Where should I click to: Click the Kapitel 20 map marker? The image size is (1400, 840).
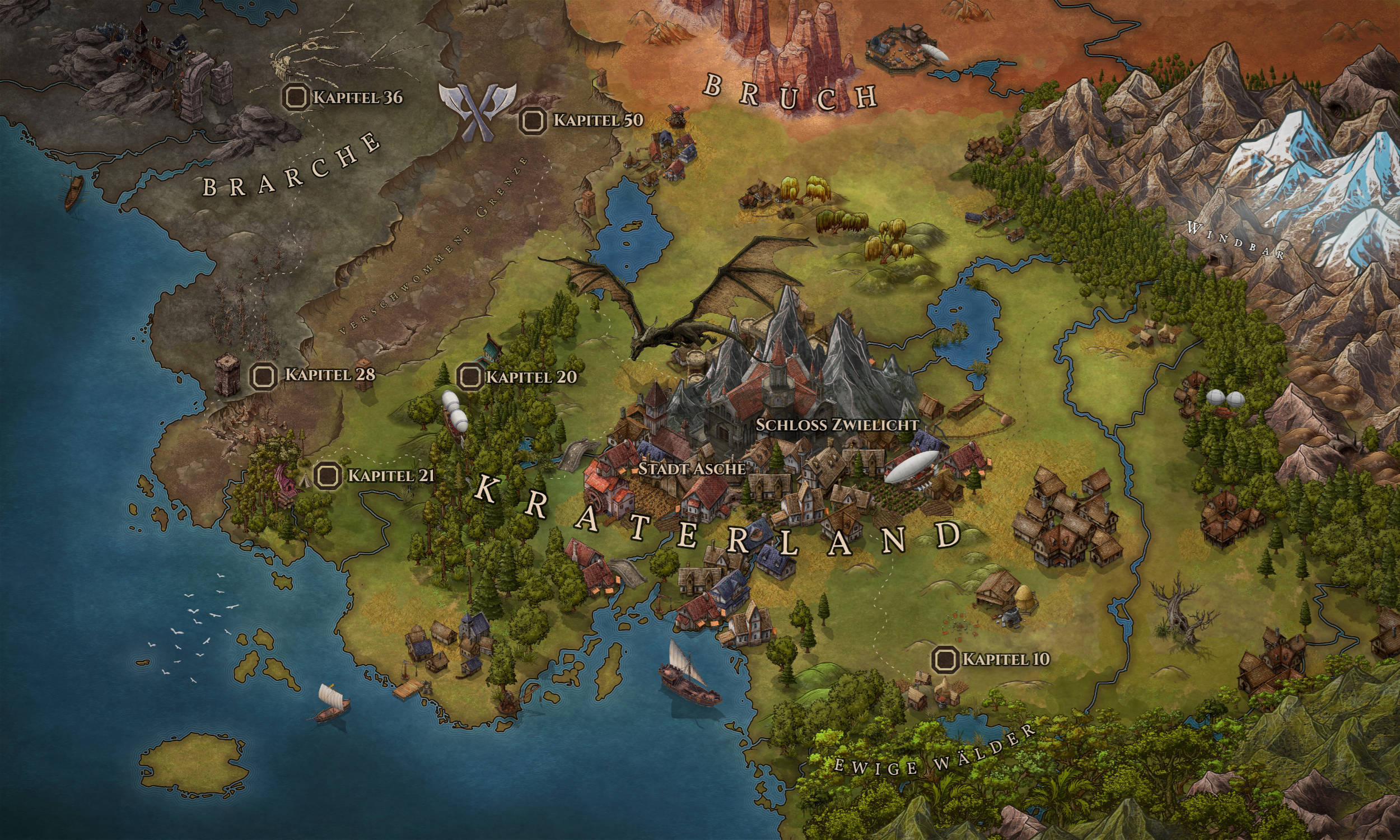tap(470, 376)
